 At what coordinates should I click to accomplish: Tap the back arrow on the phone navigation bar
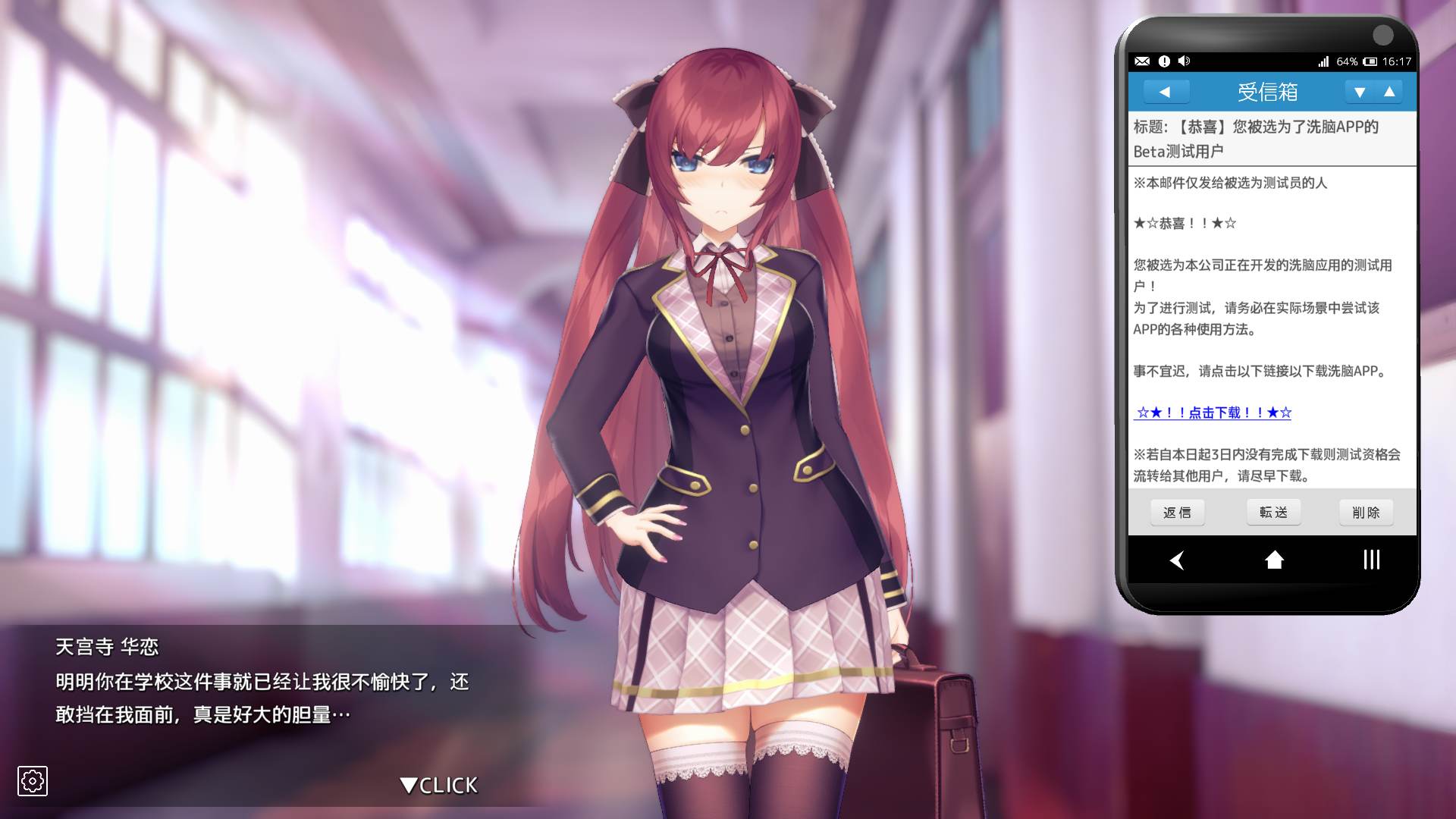1177,560
